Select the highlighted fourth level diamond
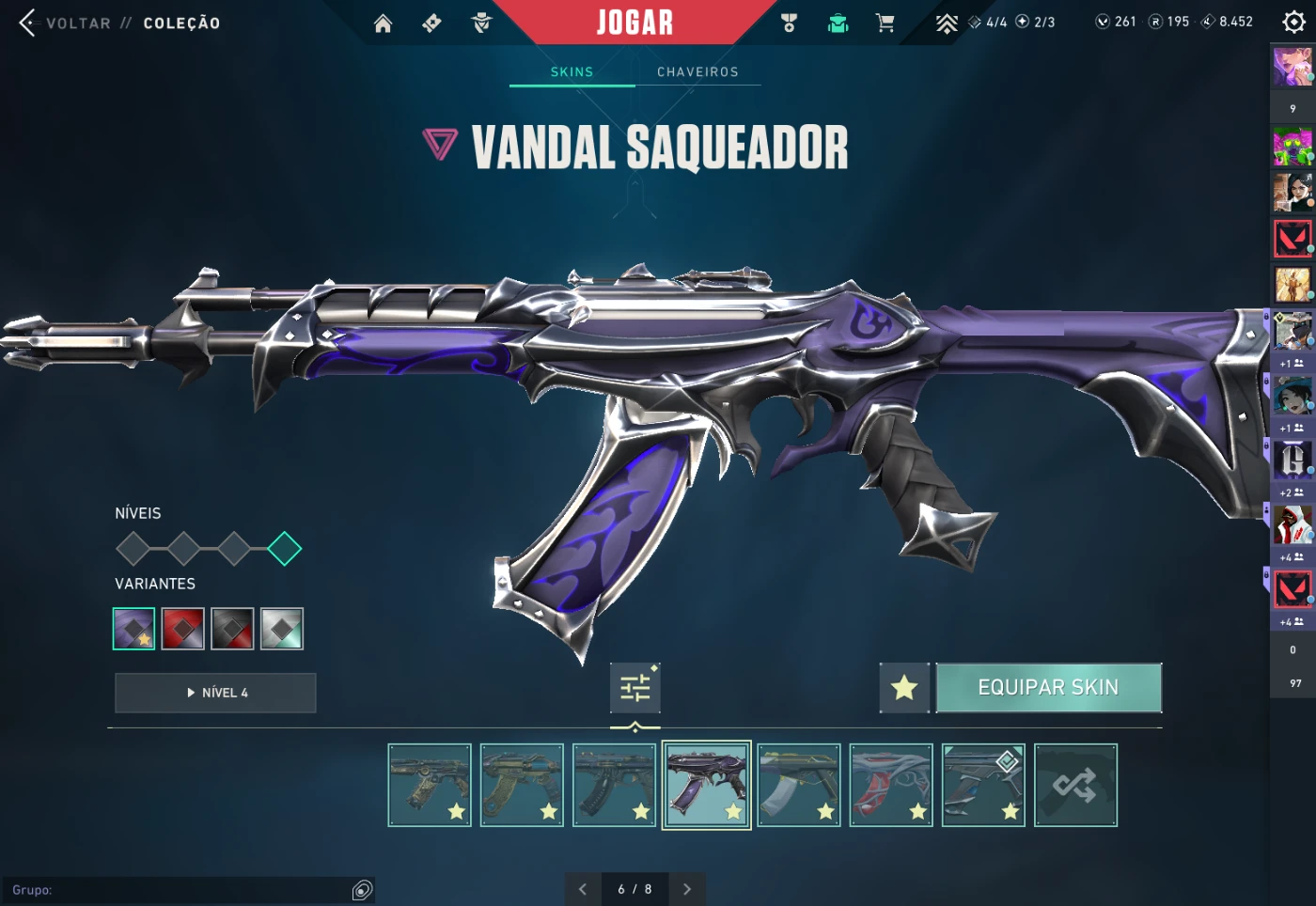 coord(284,549)
